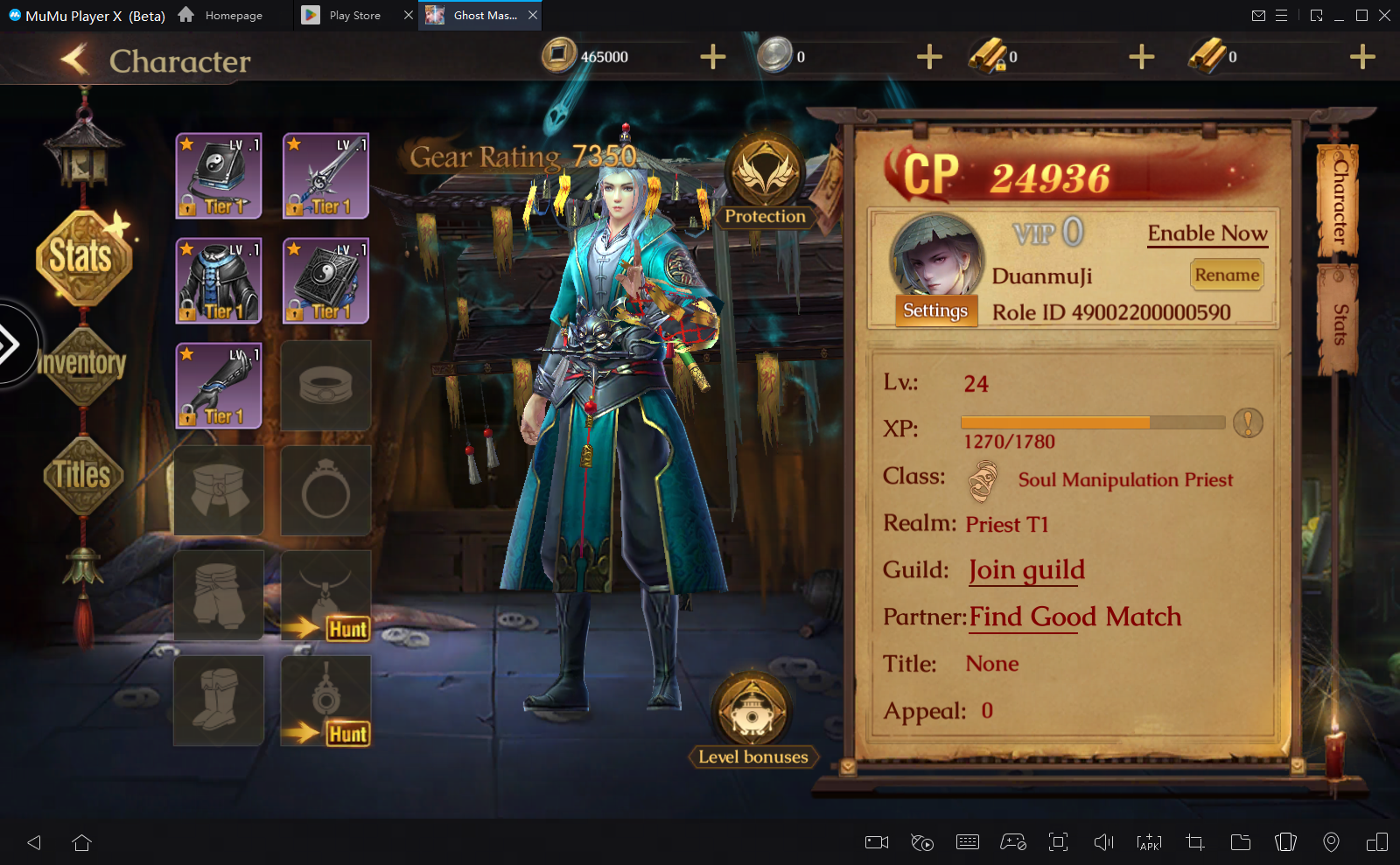Click the necklace Hunt slot

click(325, 595)
